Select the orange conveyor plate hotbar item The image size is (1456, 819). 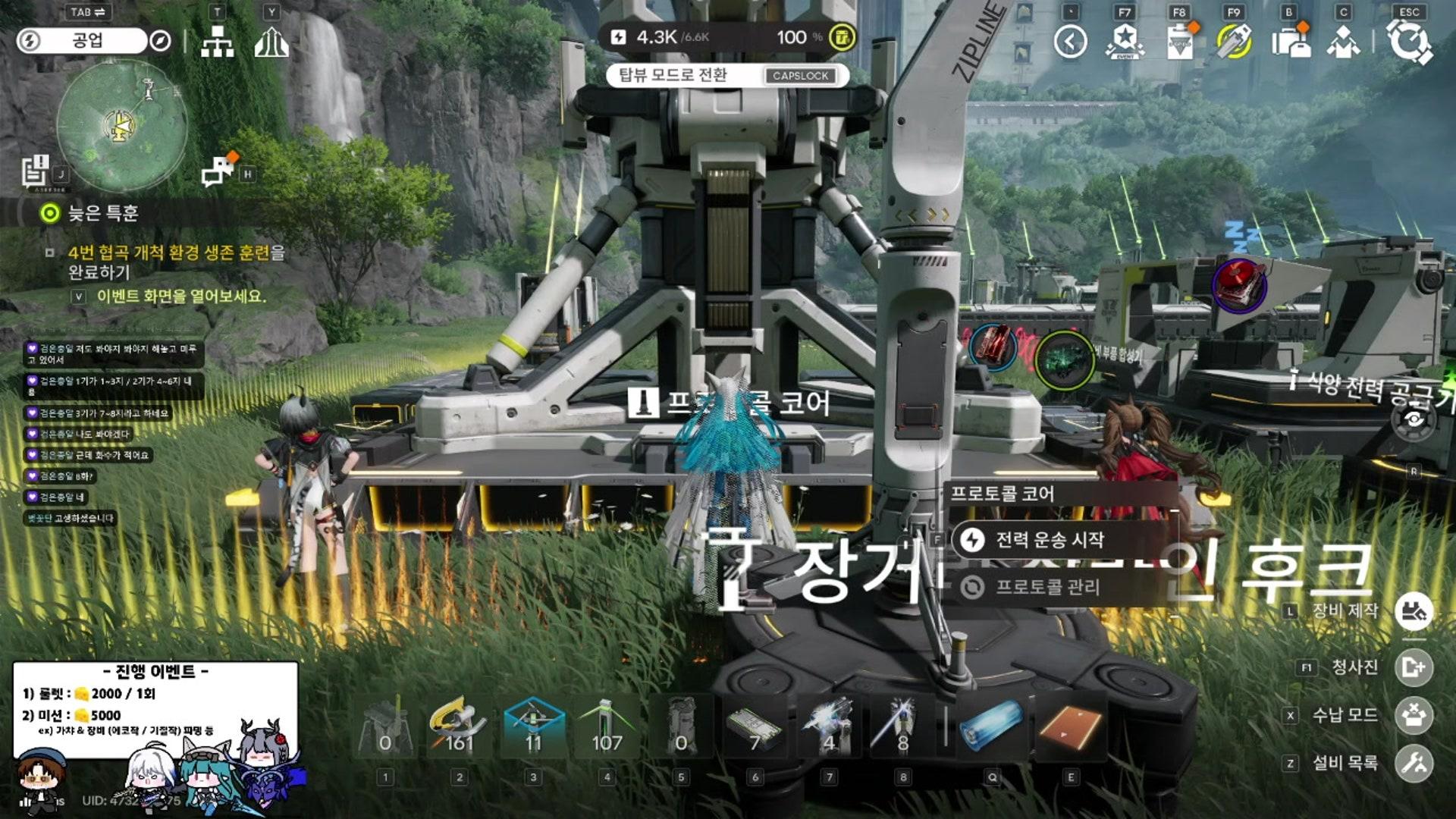click(x=1070, y=726)
